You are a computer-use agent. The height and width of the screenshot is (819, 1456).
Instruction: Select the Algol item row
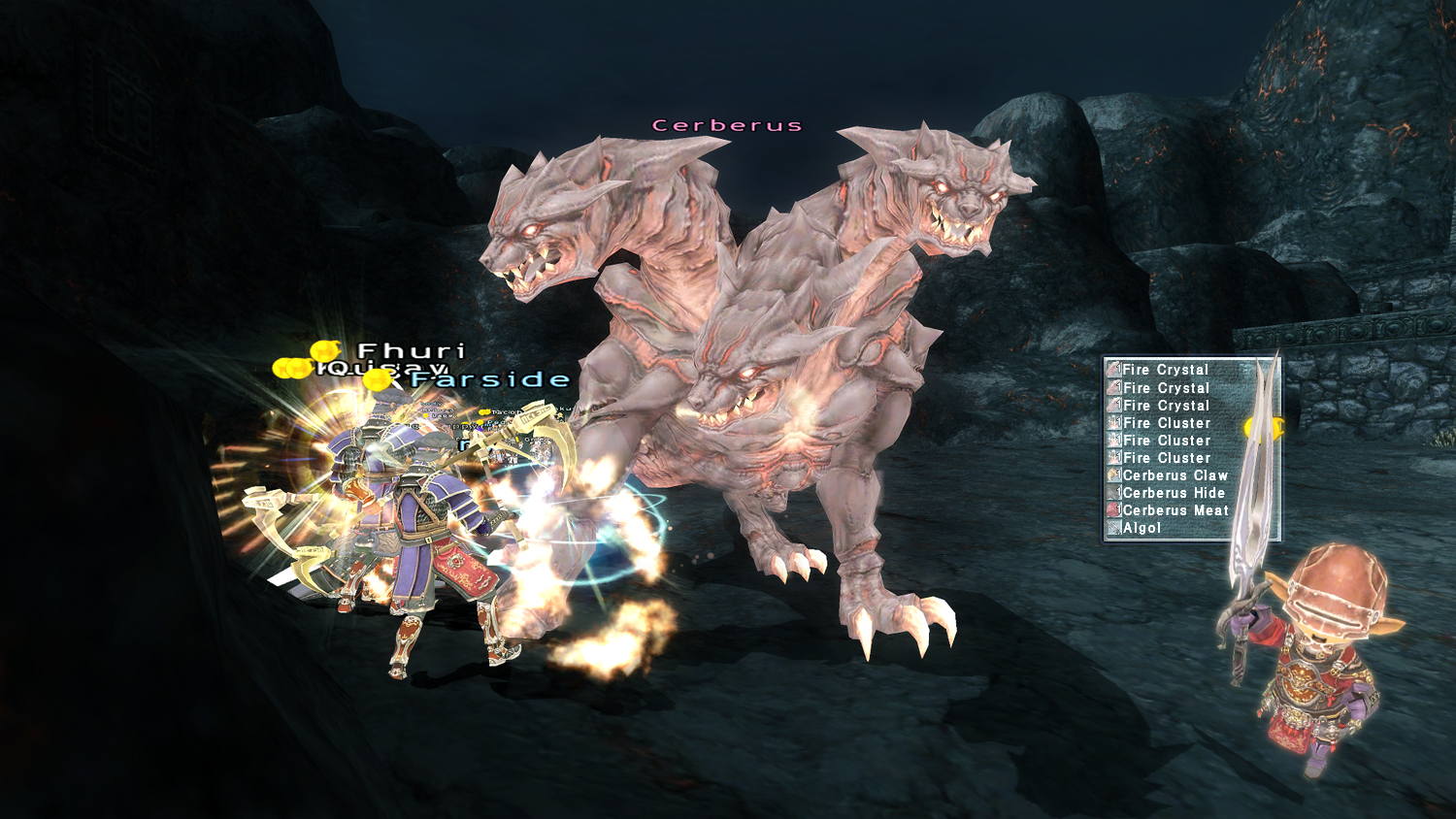[x=1142, y=528]
